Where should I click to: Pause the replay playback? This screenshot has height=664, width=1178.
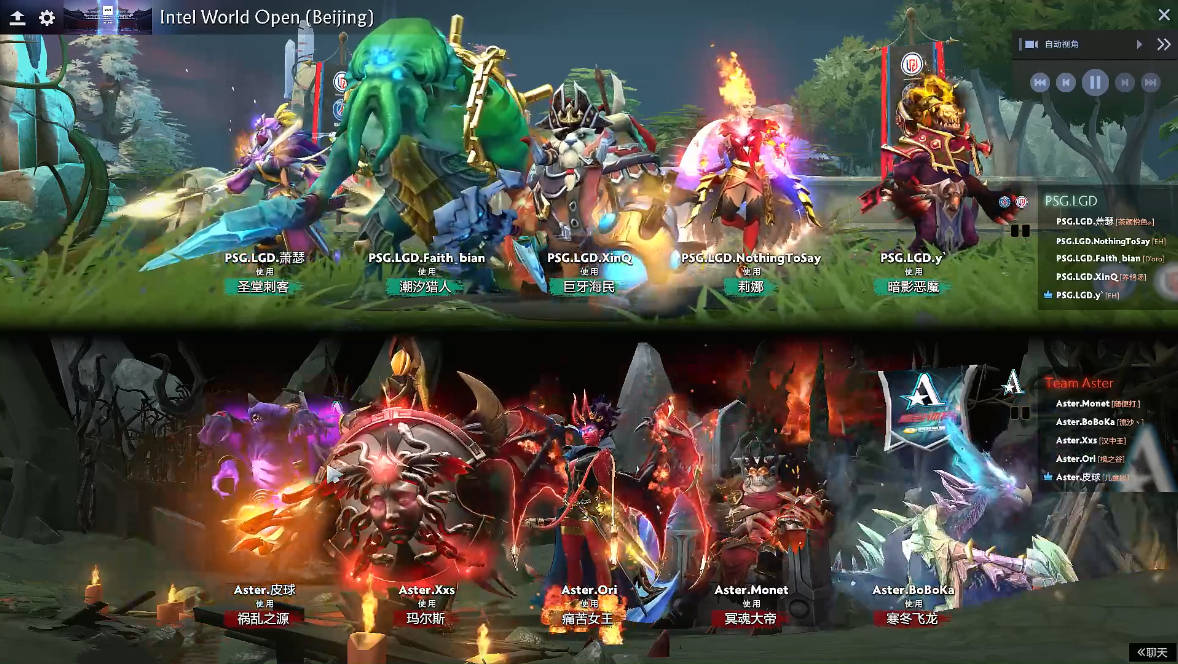point(1095,82)
